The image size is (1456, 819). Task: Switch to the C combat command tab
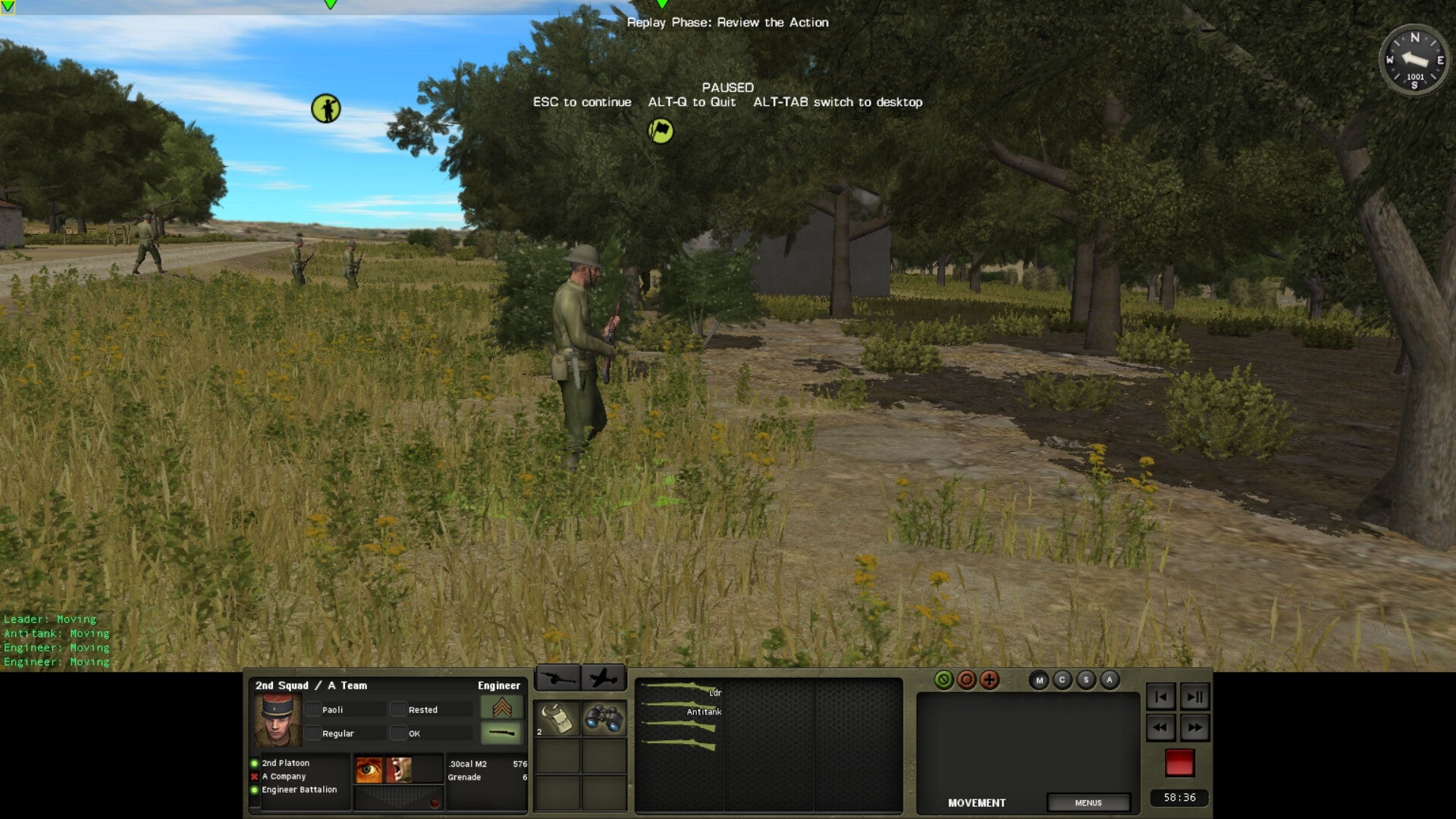click(x=1063, y=679)
